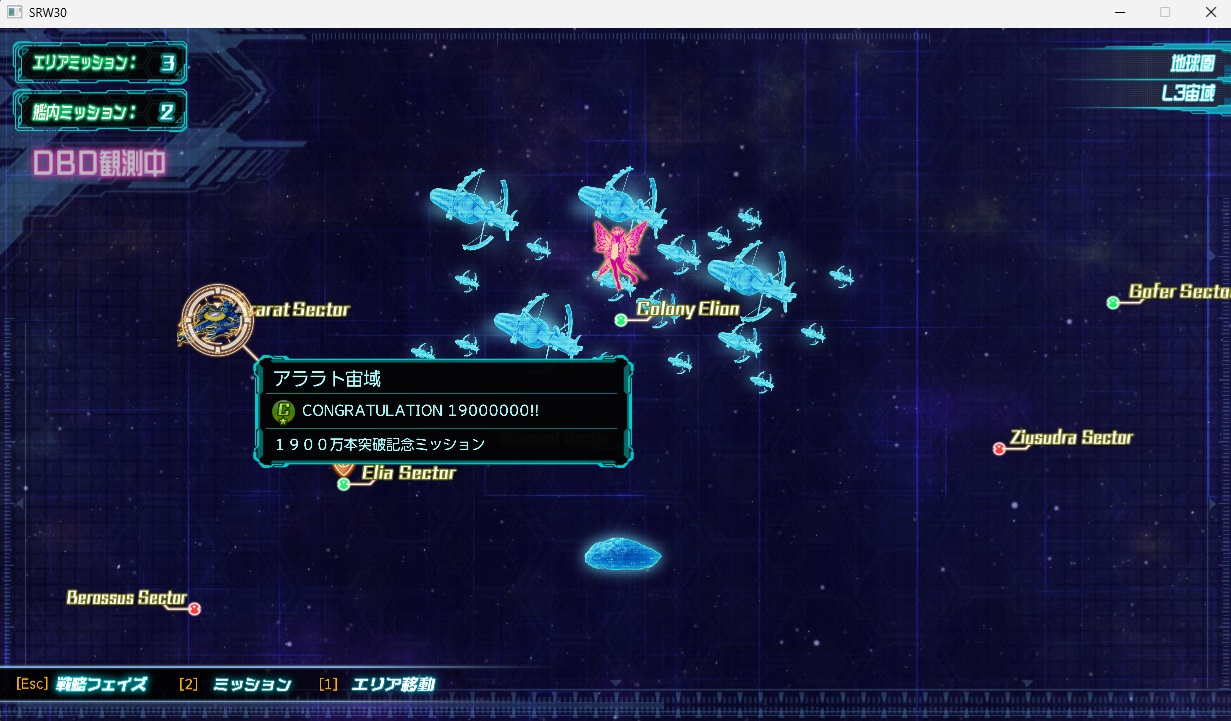The height and width of the screenshot is (721, 1231).
Task: Start the CONGRATULATION 19000000!! mission
Action: pyautogui.click(x=420, y=411)
